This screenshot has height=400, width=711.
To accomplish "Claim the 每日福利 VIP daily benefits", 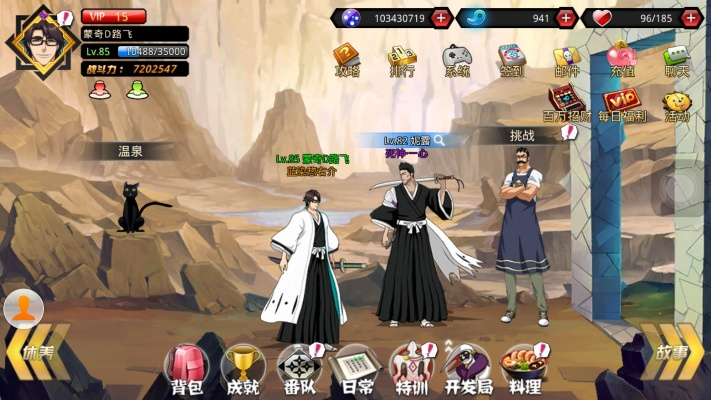I will point(621,104).
